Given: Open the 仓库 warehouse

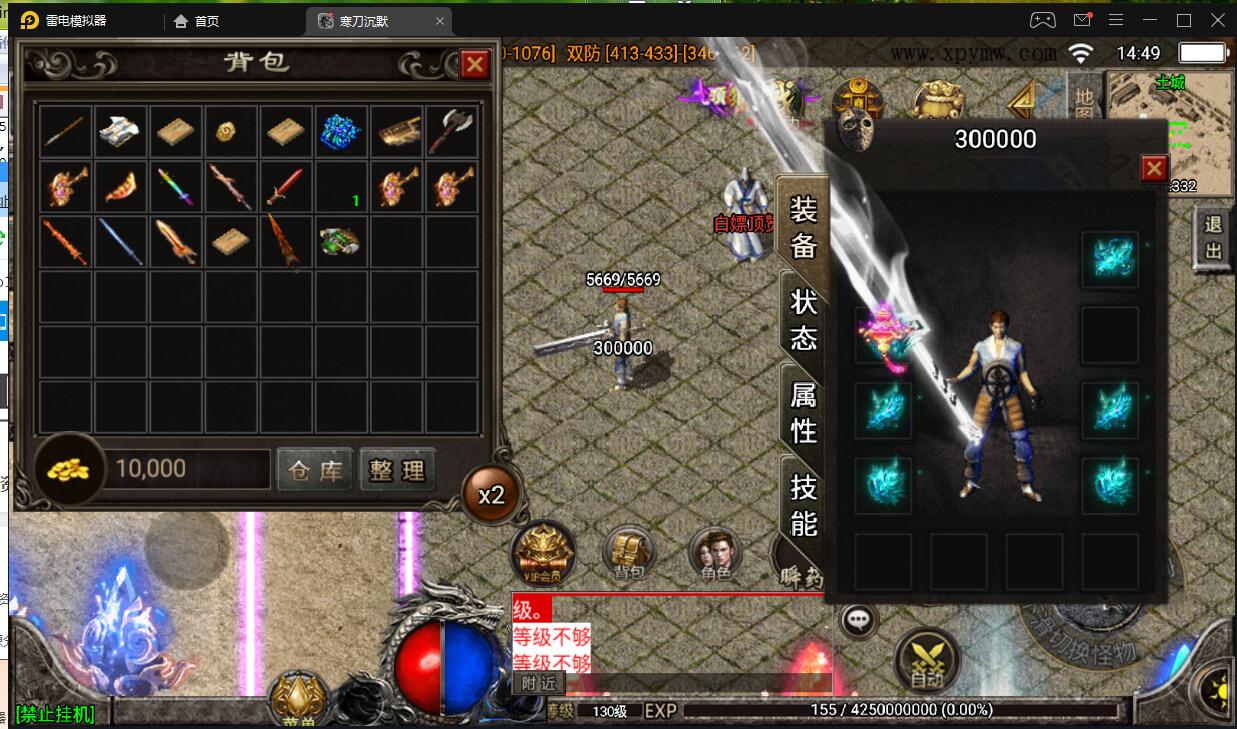Looking at the screenshot, I should click(x=315, y=470).
